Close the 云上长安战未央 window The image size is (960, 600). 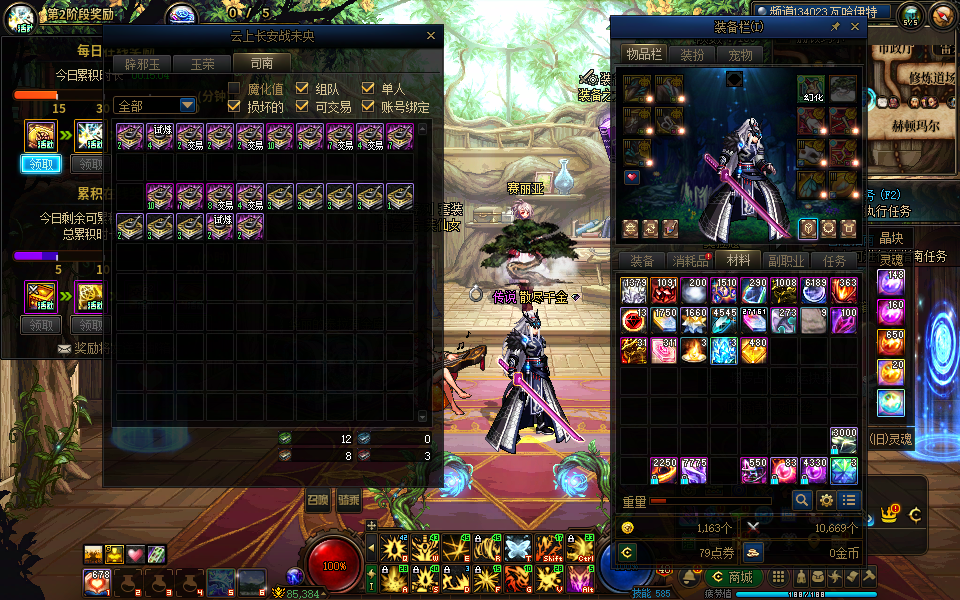coord(431,36)
